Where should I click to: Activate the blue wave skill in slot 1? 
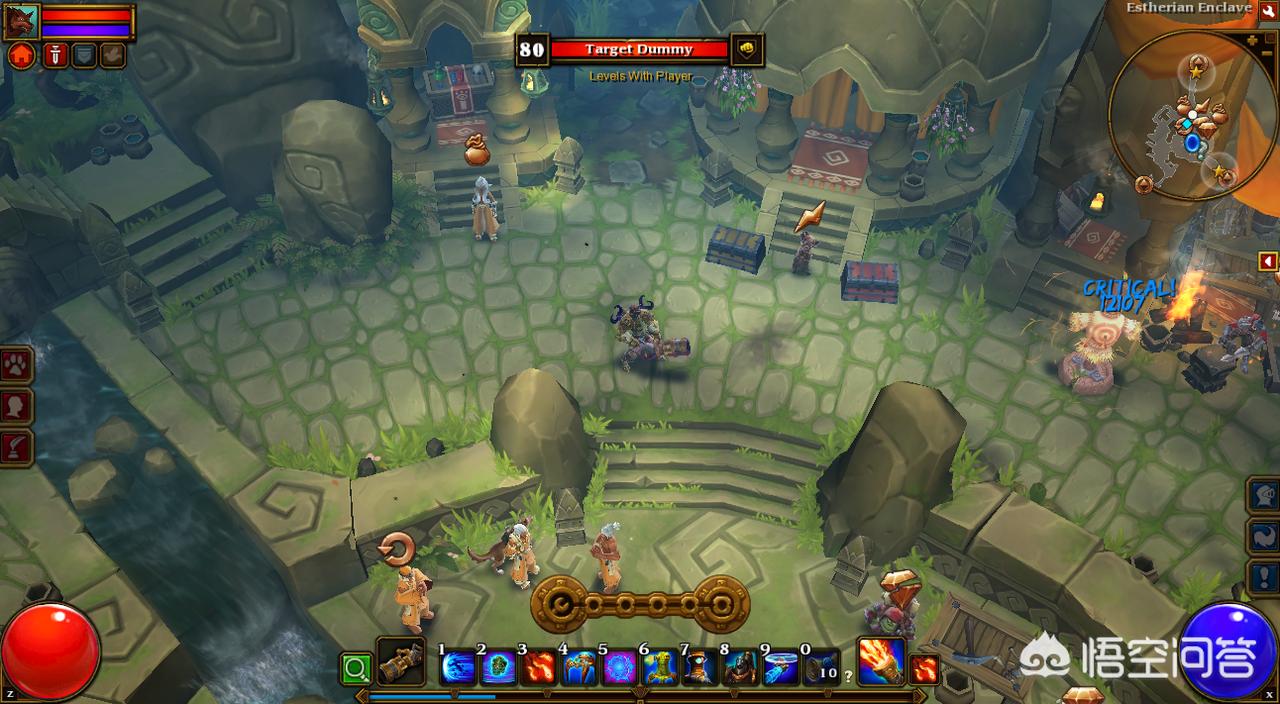[x=459, y=667]
